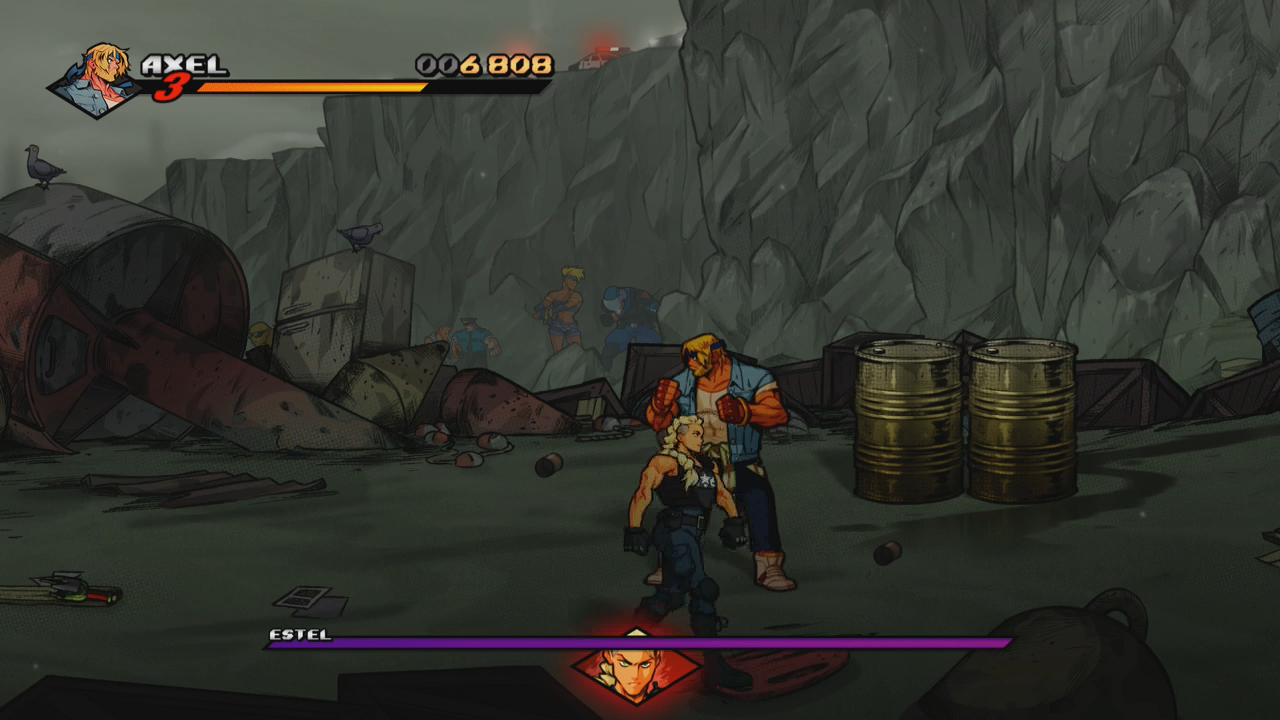
Task: Click Axel's player portrait icon
Action: pos(99,80)
